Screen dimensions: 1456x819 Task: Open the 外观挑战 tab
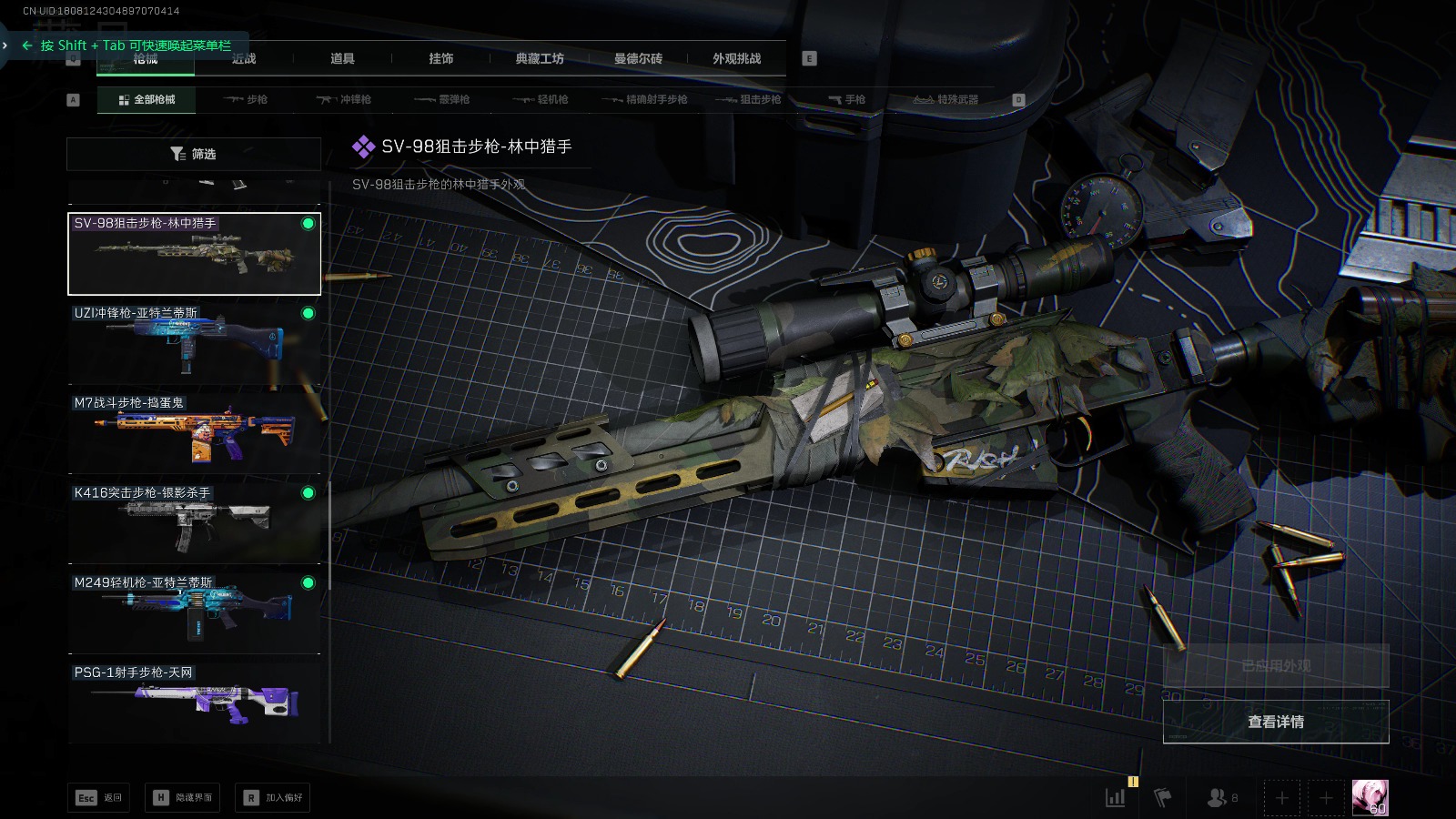coord(736,59)
